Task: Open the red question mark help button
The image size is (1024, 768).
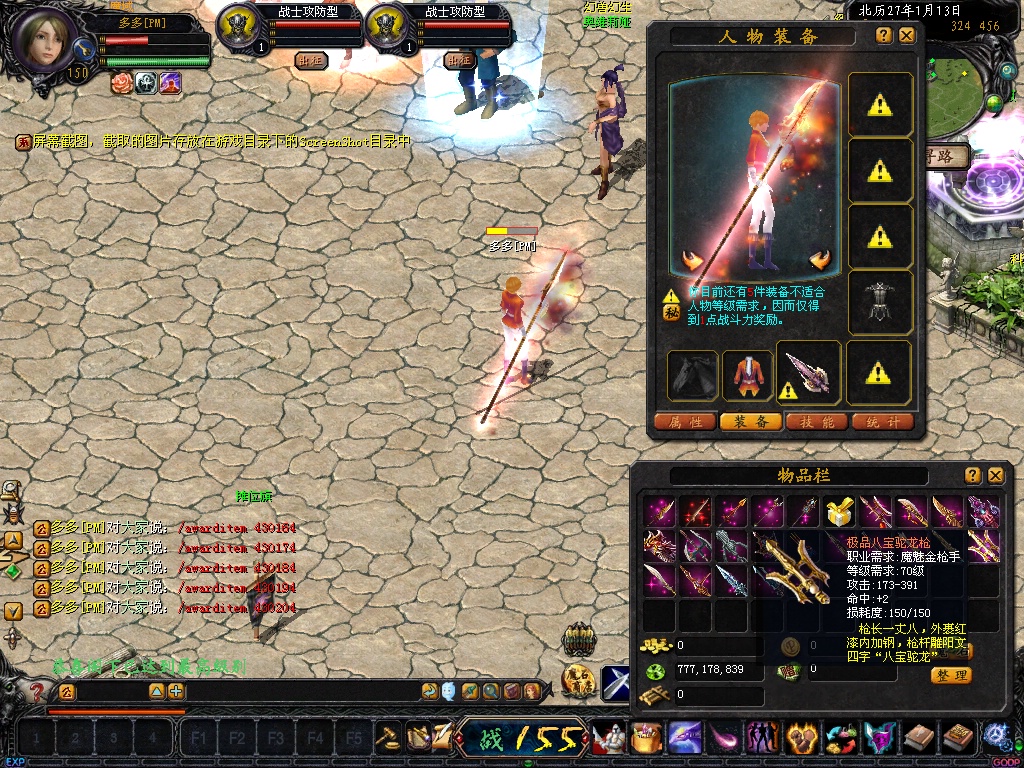Action: point(37,691)
